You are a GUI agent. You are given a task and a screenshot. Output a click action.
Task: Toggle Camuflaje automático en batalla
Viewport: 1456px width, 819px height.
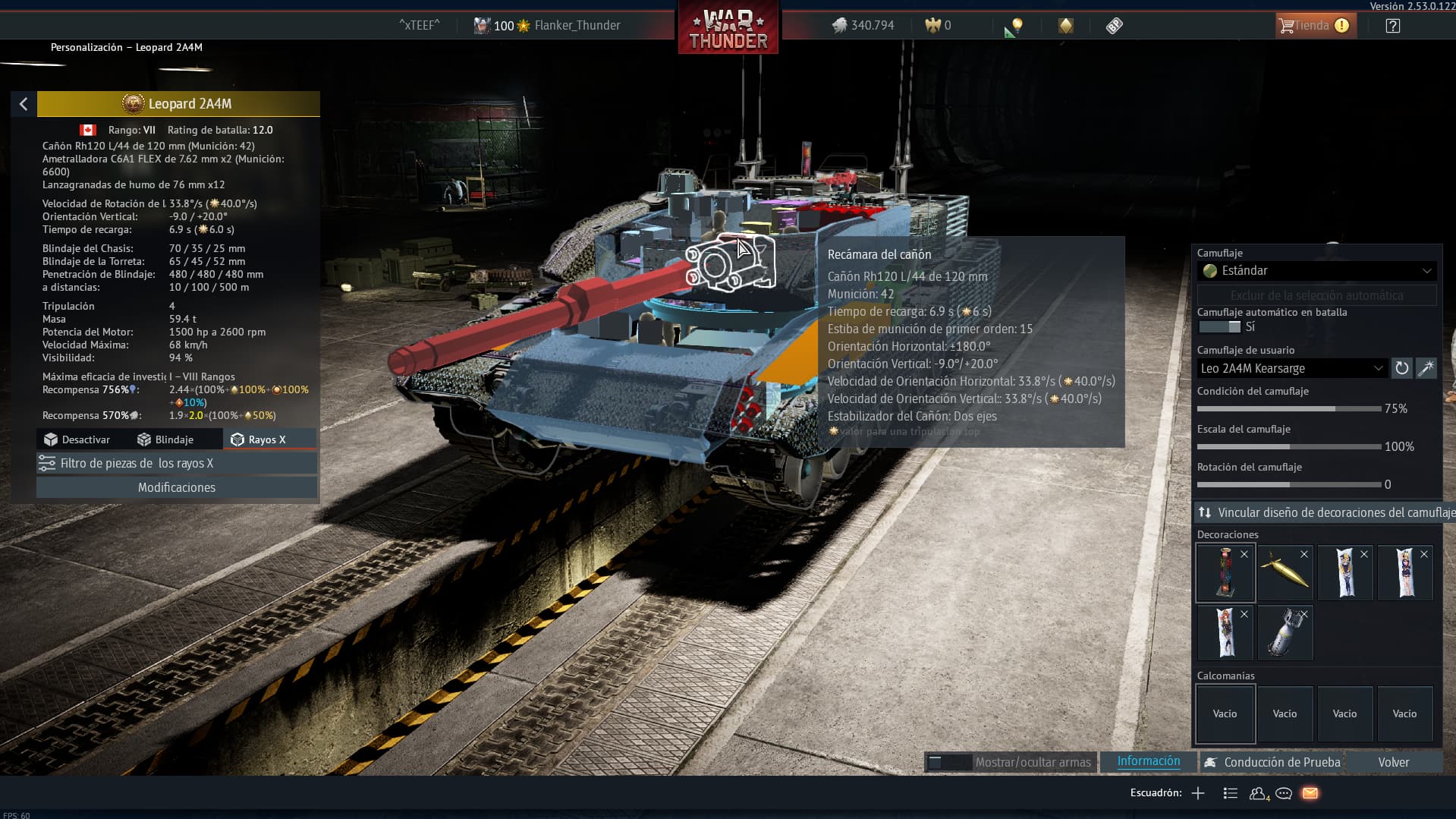click(1219, 327)
